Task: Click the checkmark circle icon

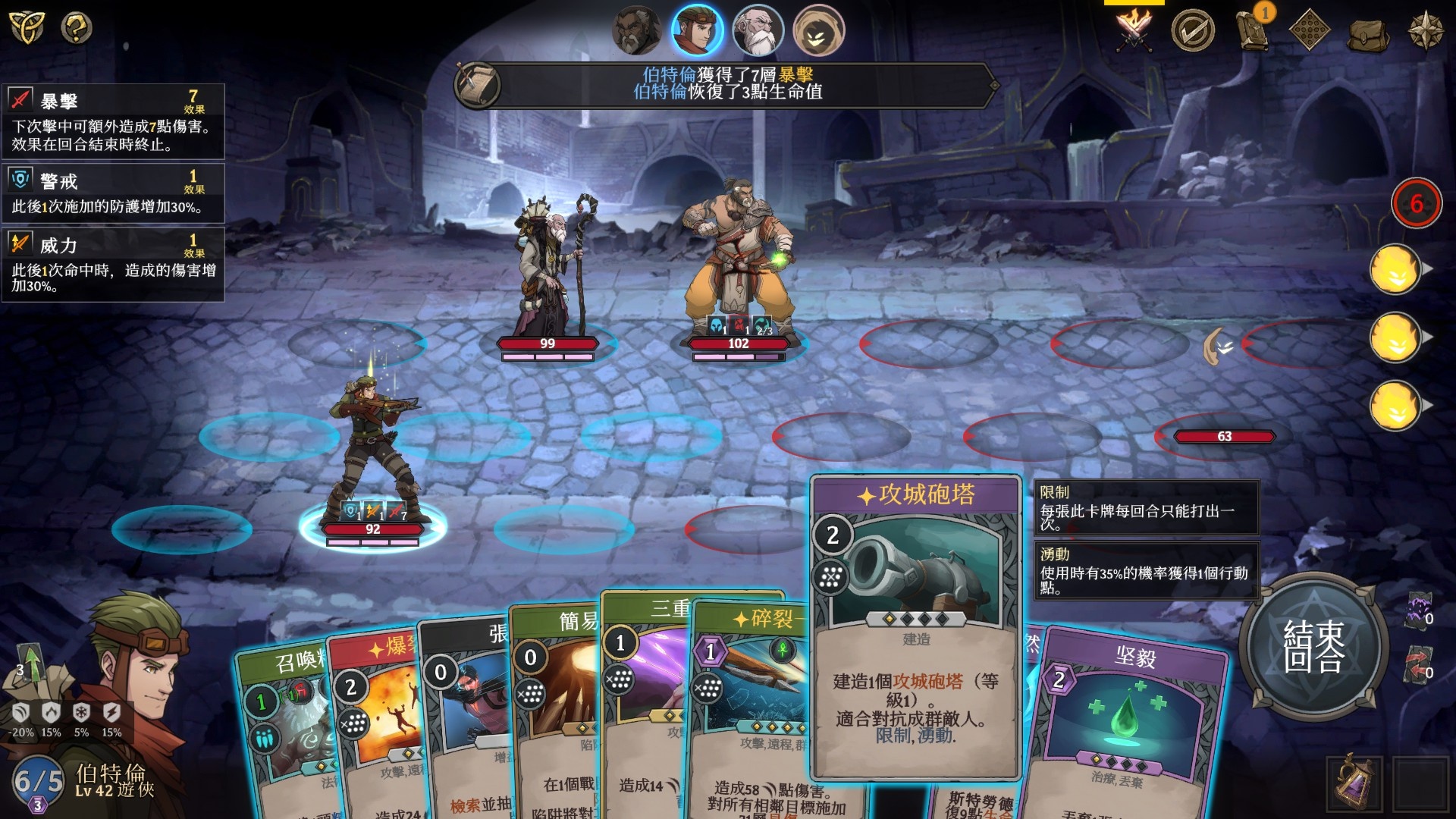Action: pos(1192,31)
